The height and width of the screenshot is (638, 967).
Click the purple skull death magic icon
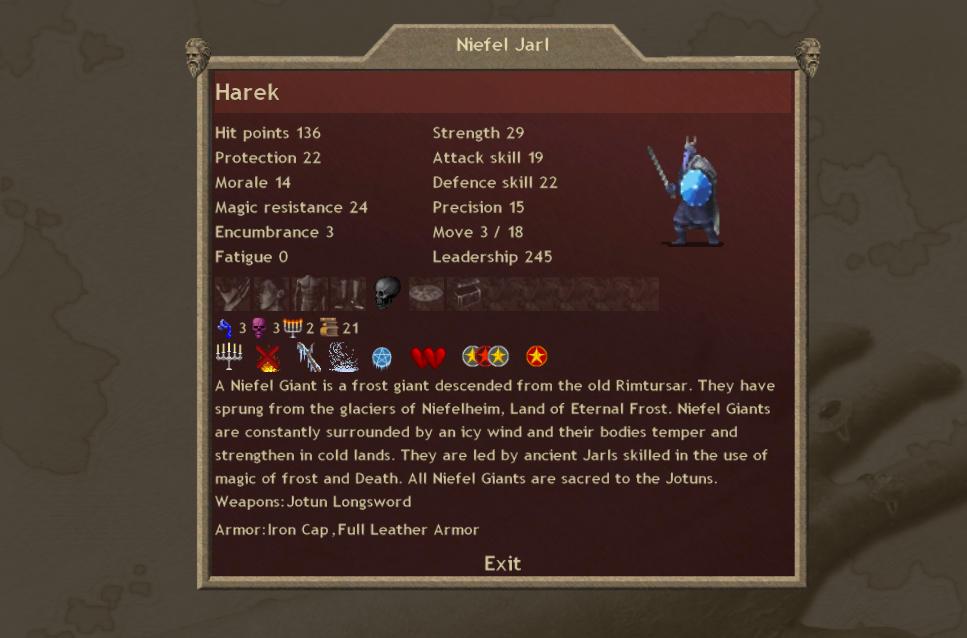pos(259,328)
